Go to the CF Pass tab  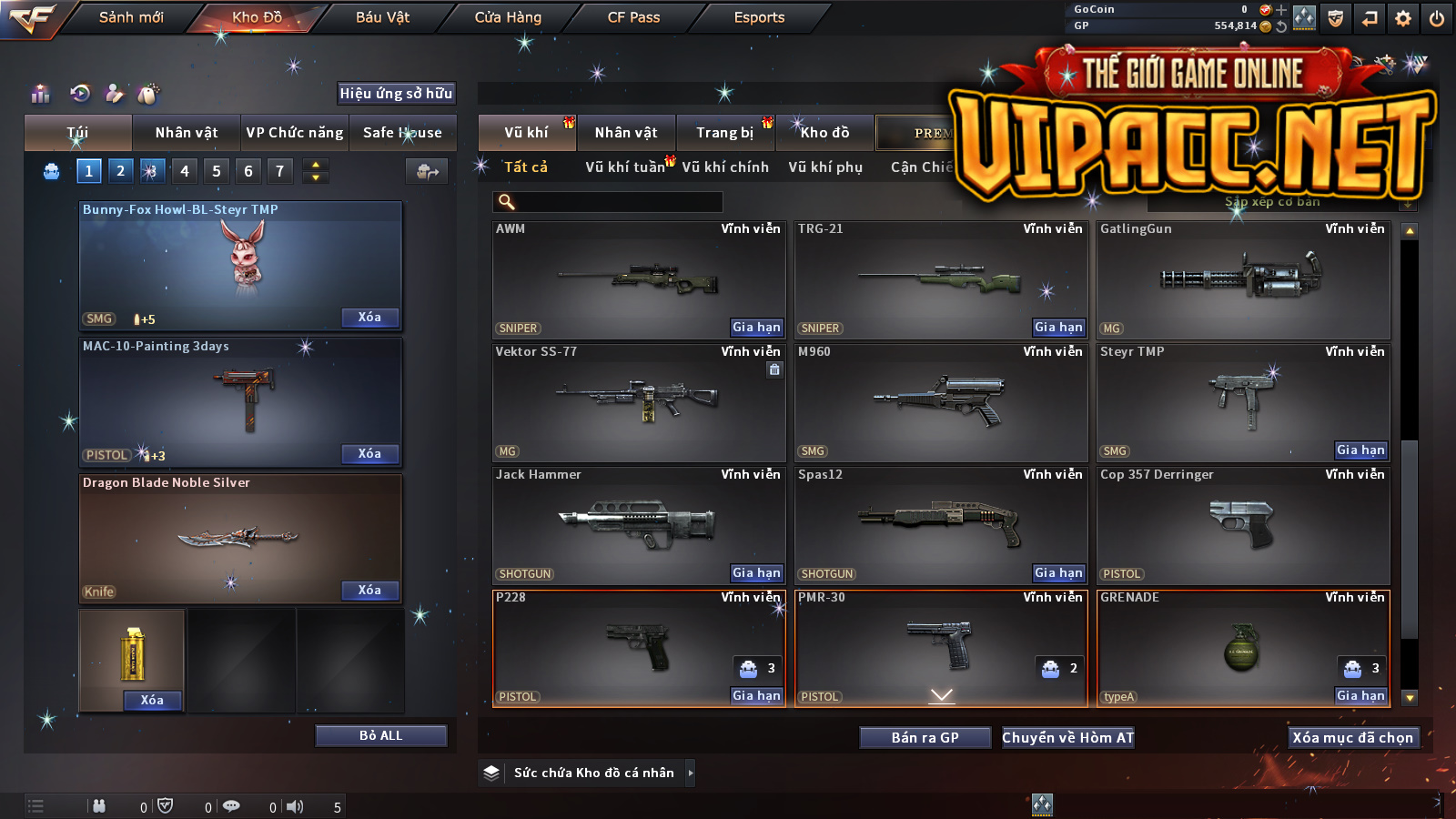pos(633,17)
